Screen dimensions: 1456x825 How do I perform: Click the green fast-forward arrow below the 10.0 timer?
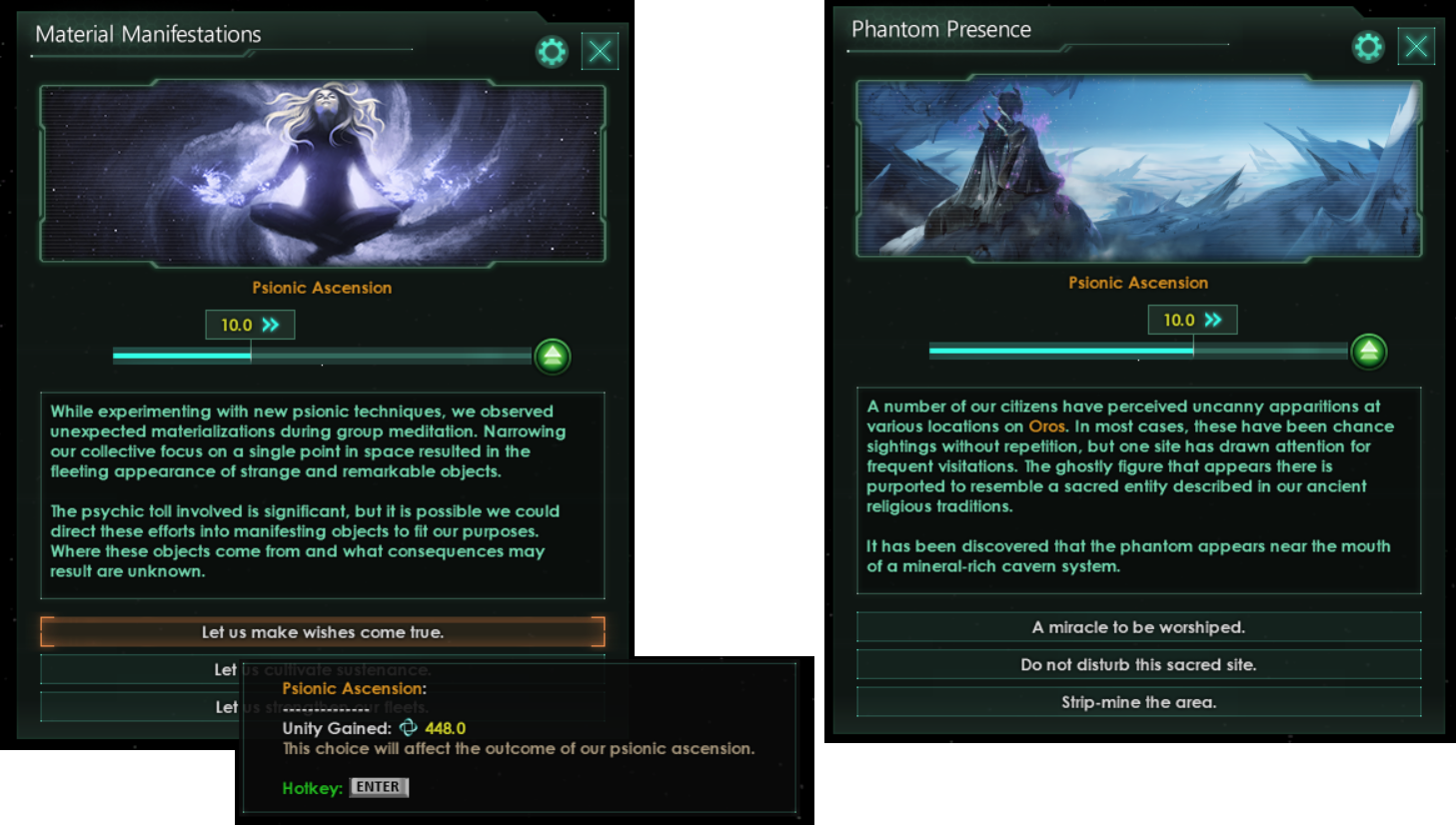pyautogui.click(x=553, y=357)
